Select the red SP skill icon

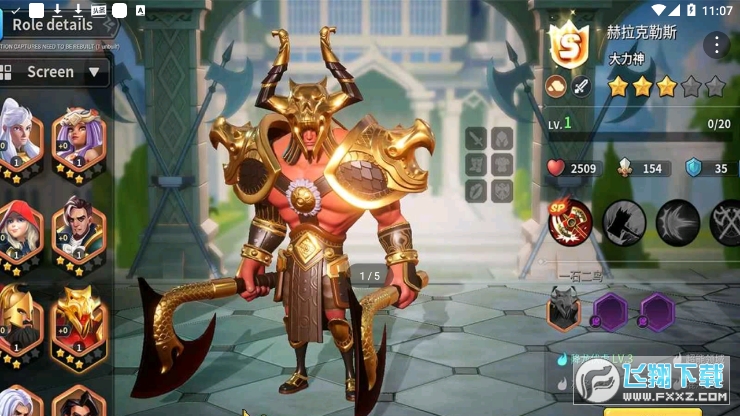point(570,223)
